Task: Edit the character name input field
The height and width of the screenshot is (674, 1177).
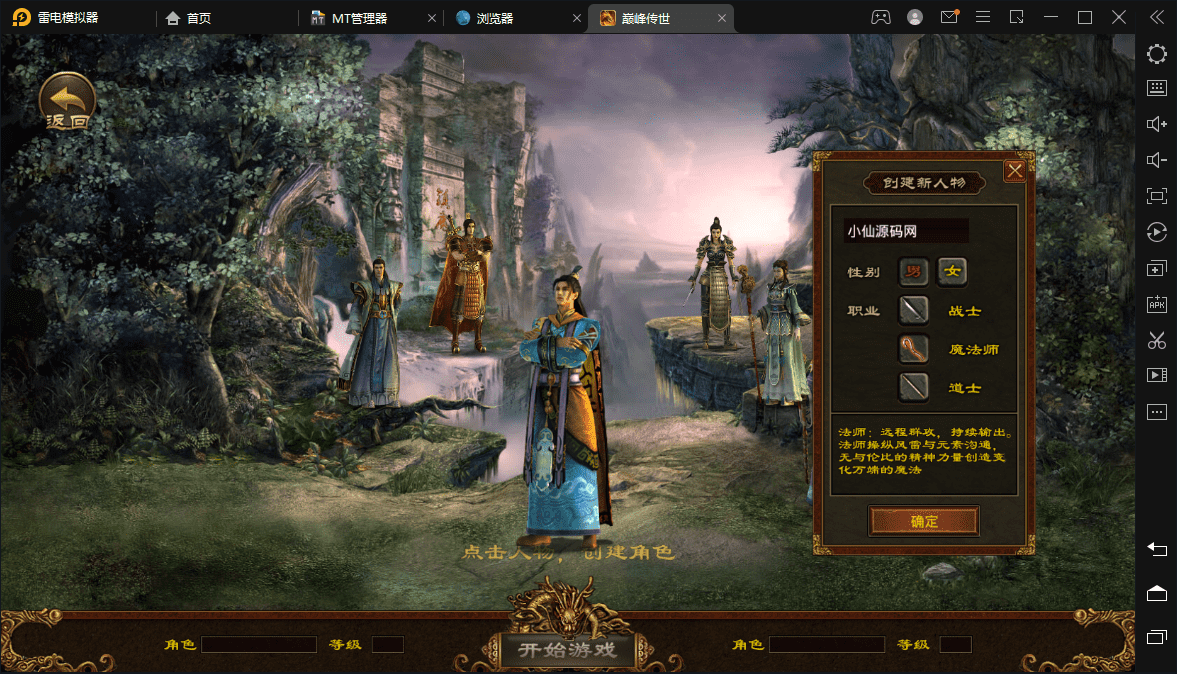Action: tap(905, 231)
